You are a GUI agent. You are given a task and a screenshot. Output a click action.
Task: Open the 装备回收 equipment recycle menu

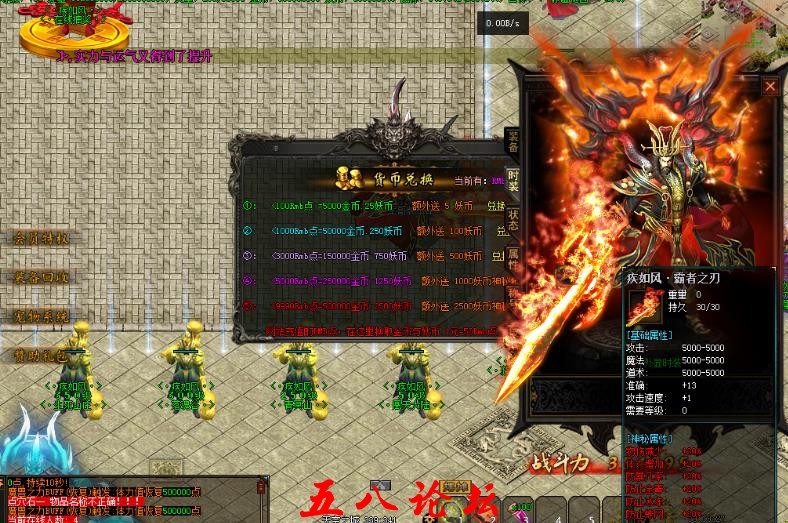click(41, 278)
